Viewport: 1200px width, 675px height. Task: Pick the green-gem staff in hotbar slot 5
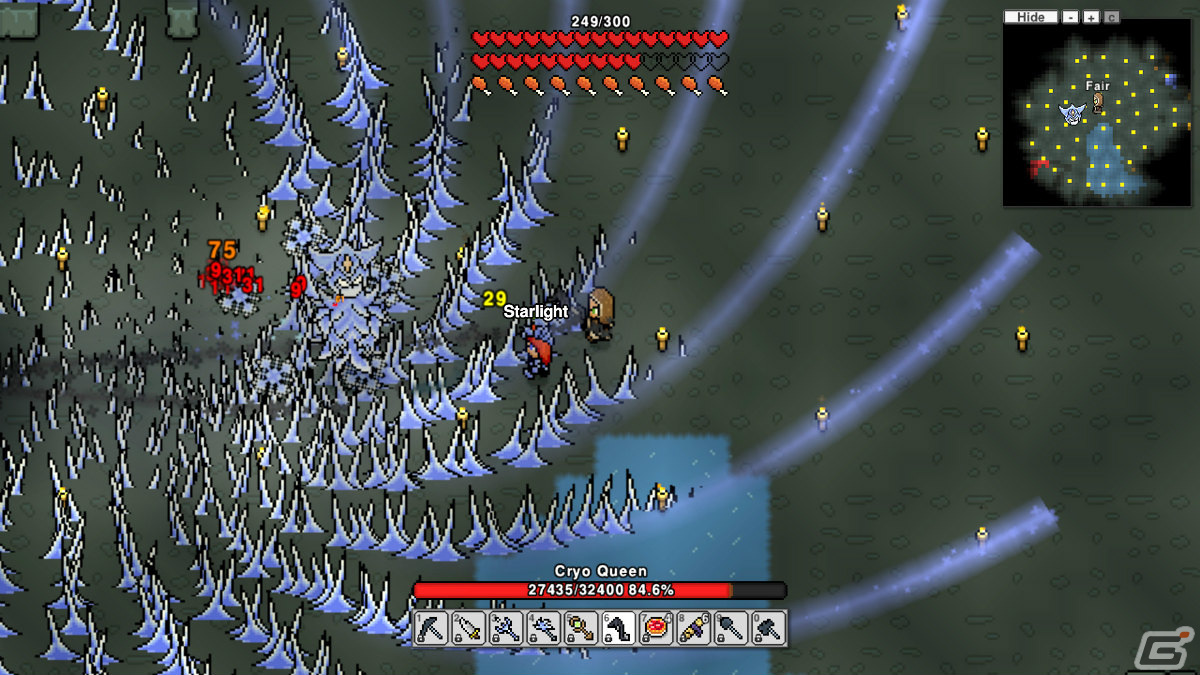(x=581, y=628)
